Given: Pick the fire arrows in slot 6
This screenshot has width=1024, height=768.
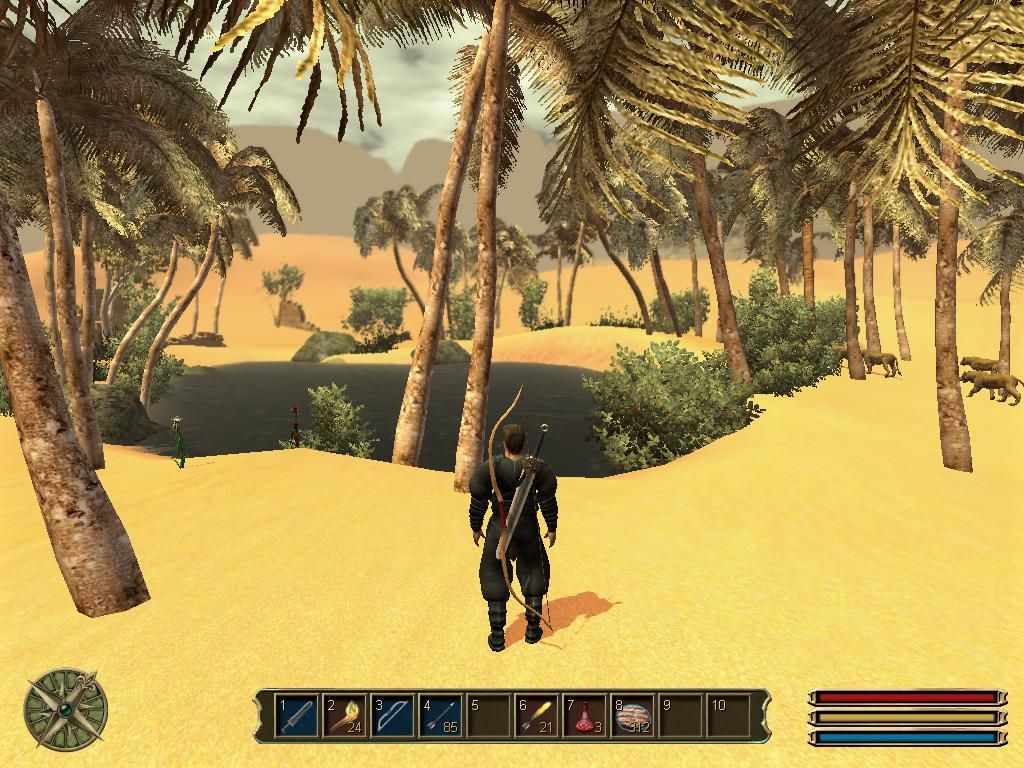Looking at the screenshot, I should pyautogui.click(x=537, y=716).
